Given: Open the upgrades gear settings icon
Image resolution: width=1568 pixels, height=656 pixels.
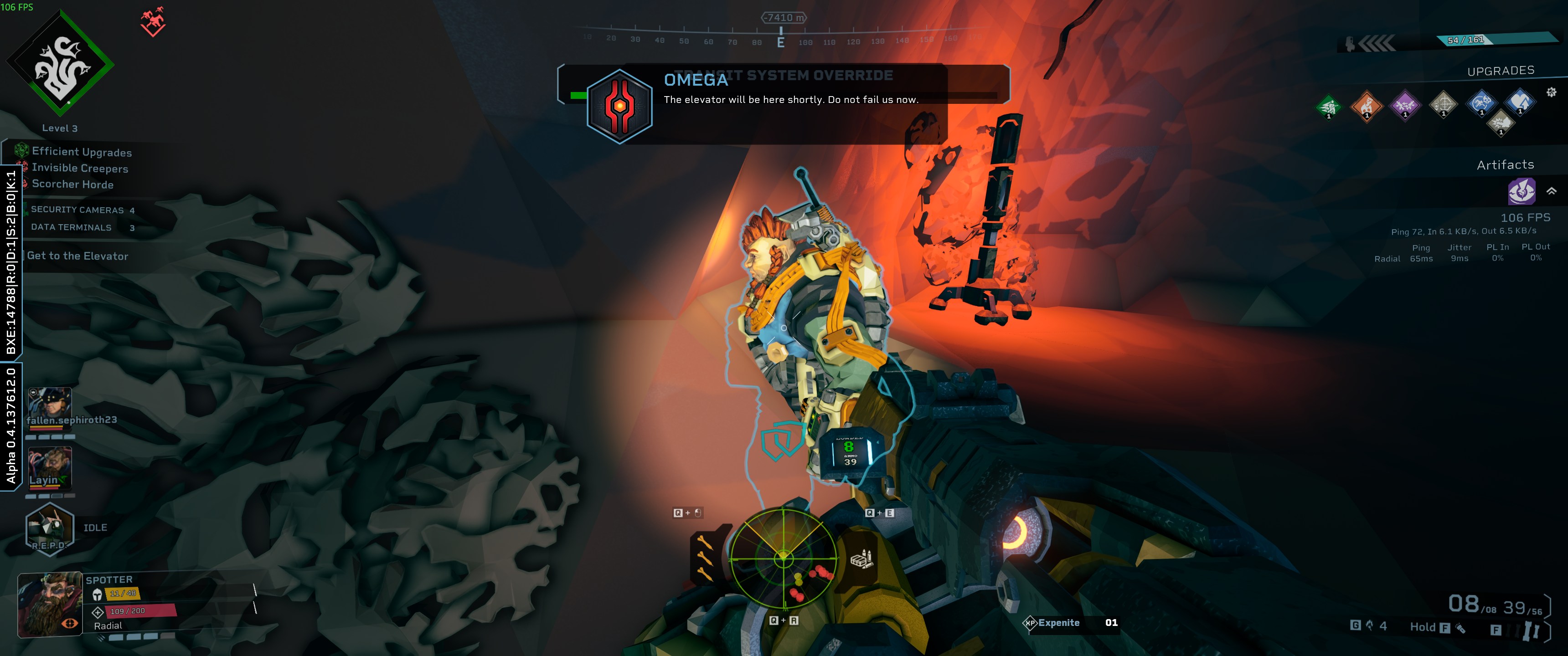Looking at the screenshot, I should [x=1552, y=92].
